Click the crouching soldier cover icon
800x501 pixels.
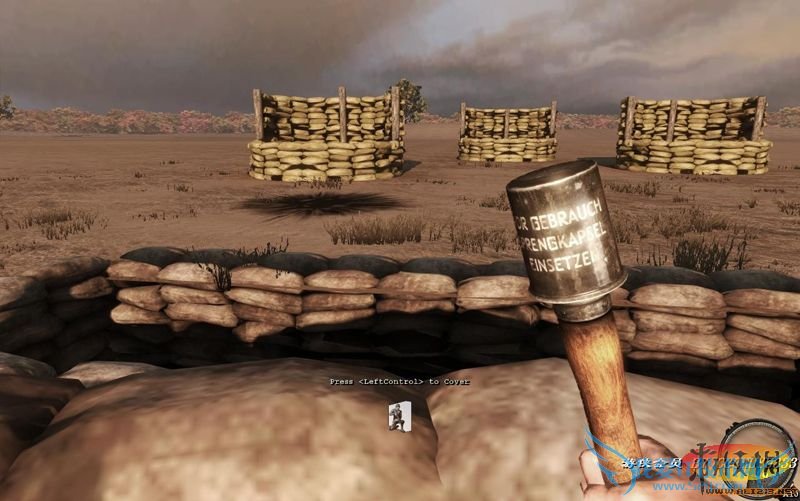(x=400, y=416)
